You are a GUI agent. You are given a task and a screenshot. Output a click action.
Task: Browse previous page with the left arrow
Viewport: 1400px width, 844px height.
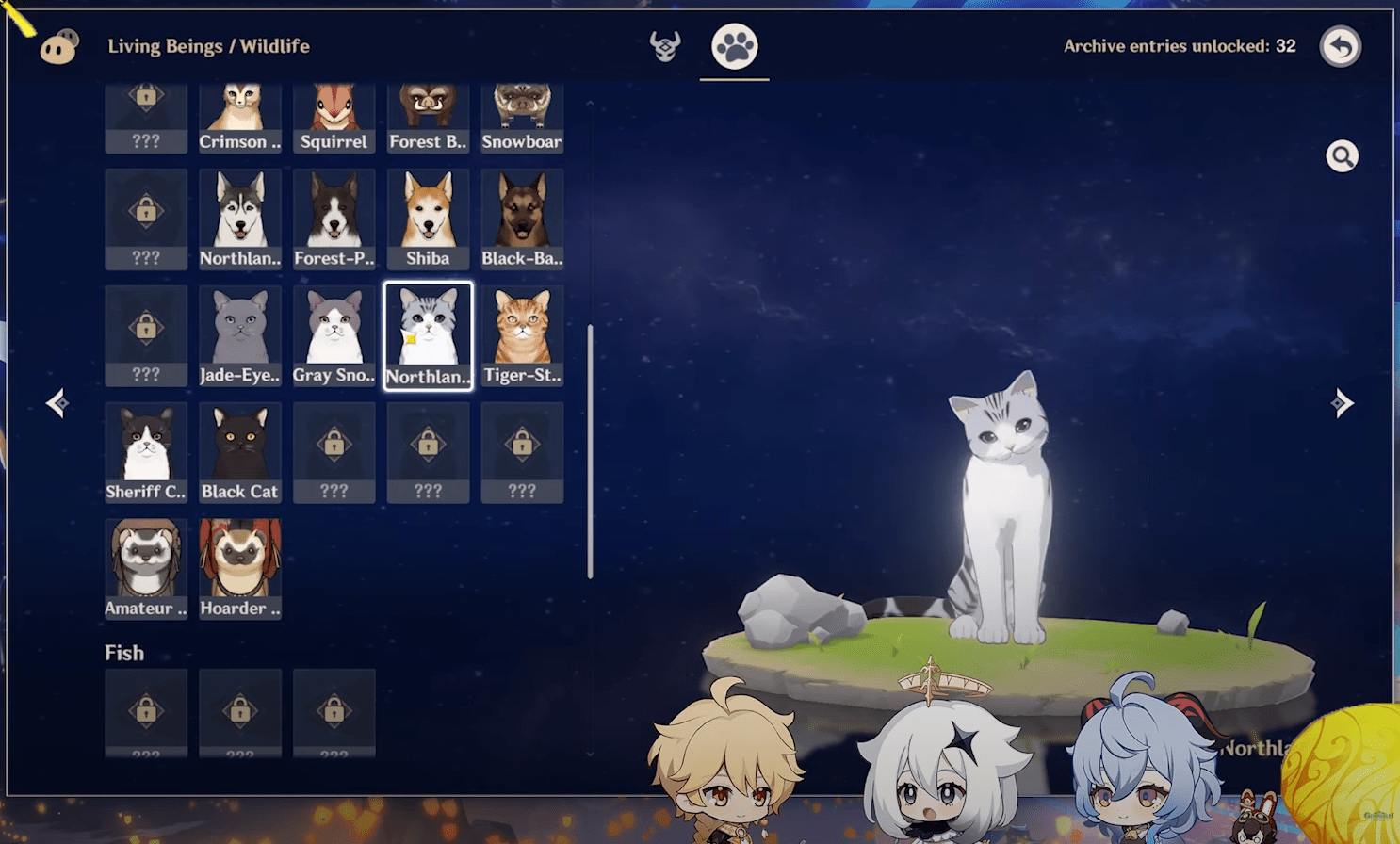point(57,403)
